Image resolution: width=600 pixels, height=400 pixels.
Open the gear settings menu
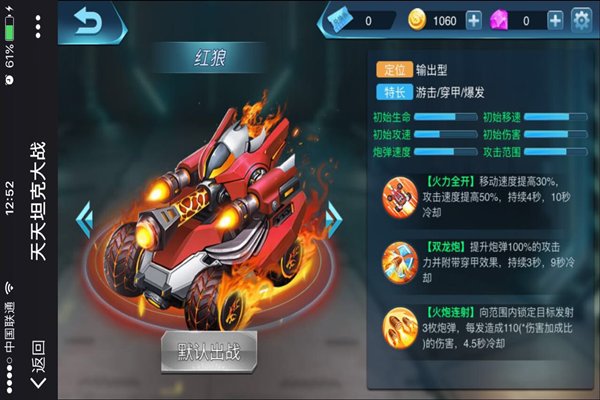[581, 20]
